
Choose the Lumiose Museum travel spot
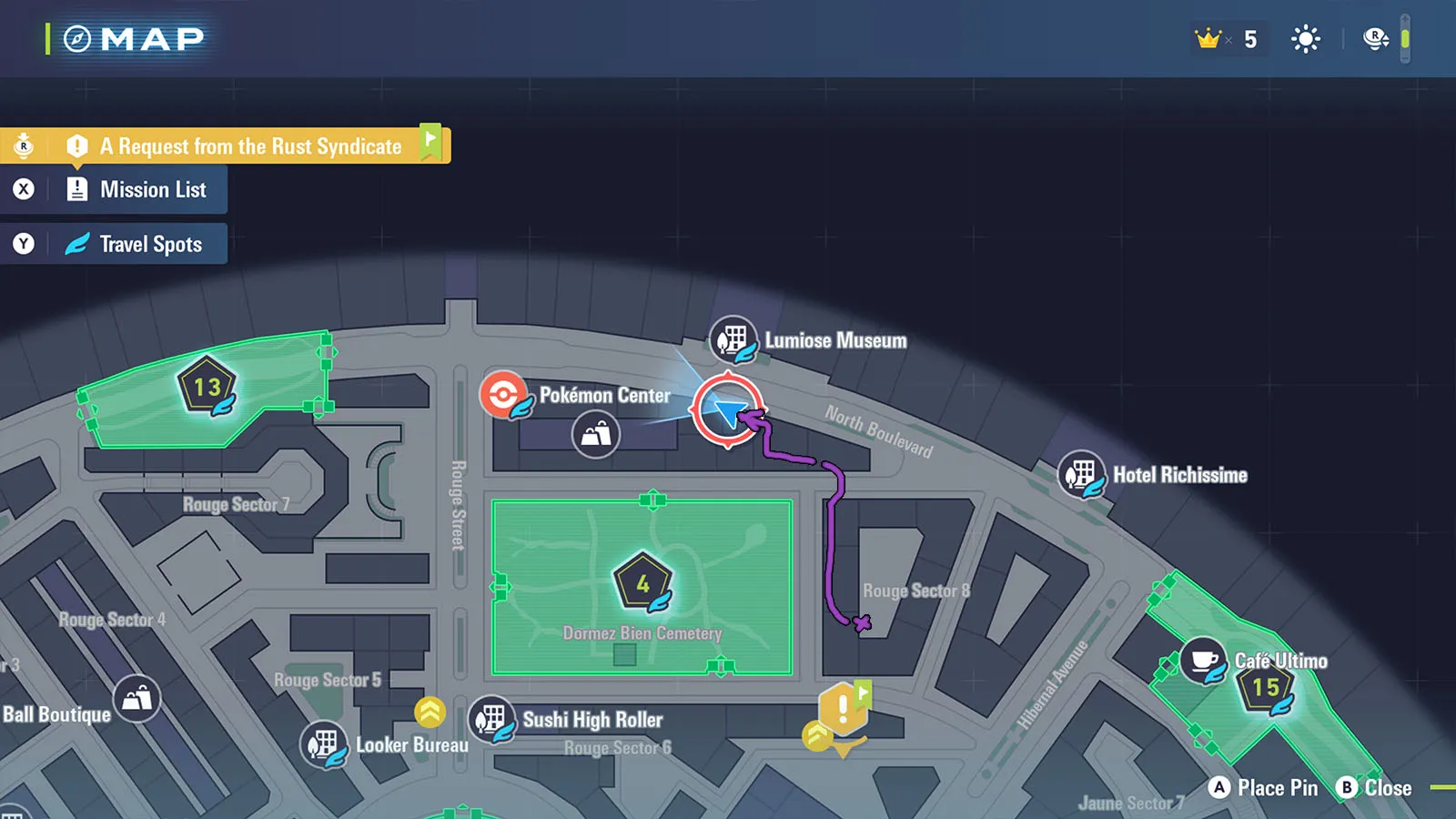click(733, 340)
